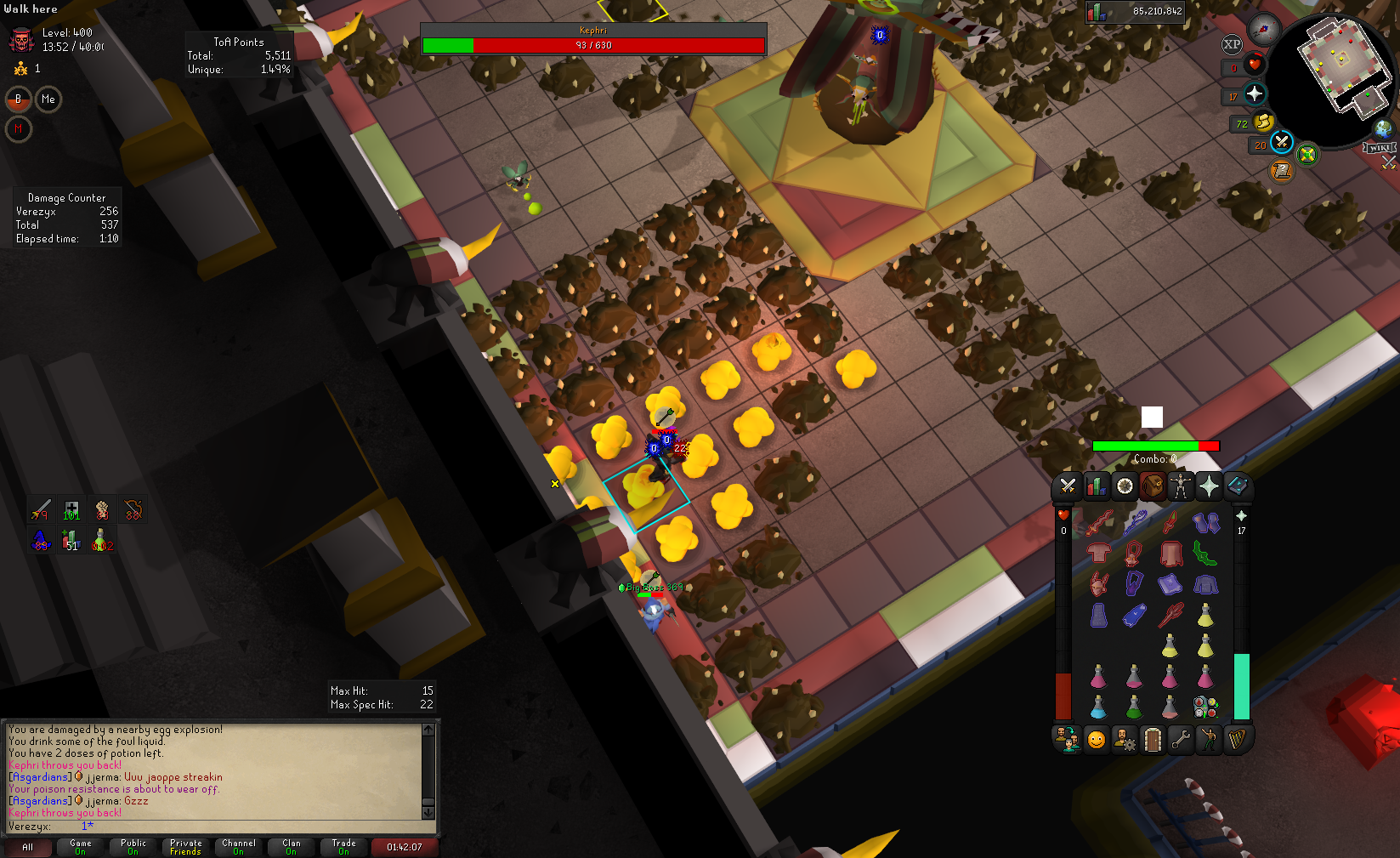Viewport: 1400px width, 858px height.
Task: Switch to the Prayer tab
Action: (1208, 486)
